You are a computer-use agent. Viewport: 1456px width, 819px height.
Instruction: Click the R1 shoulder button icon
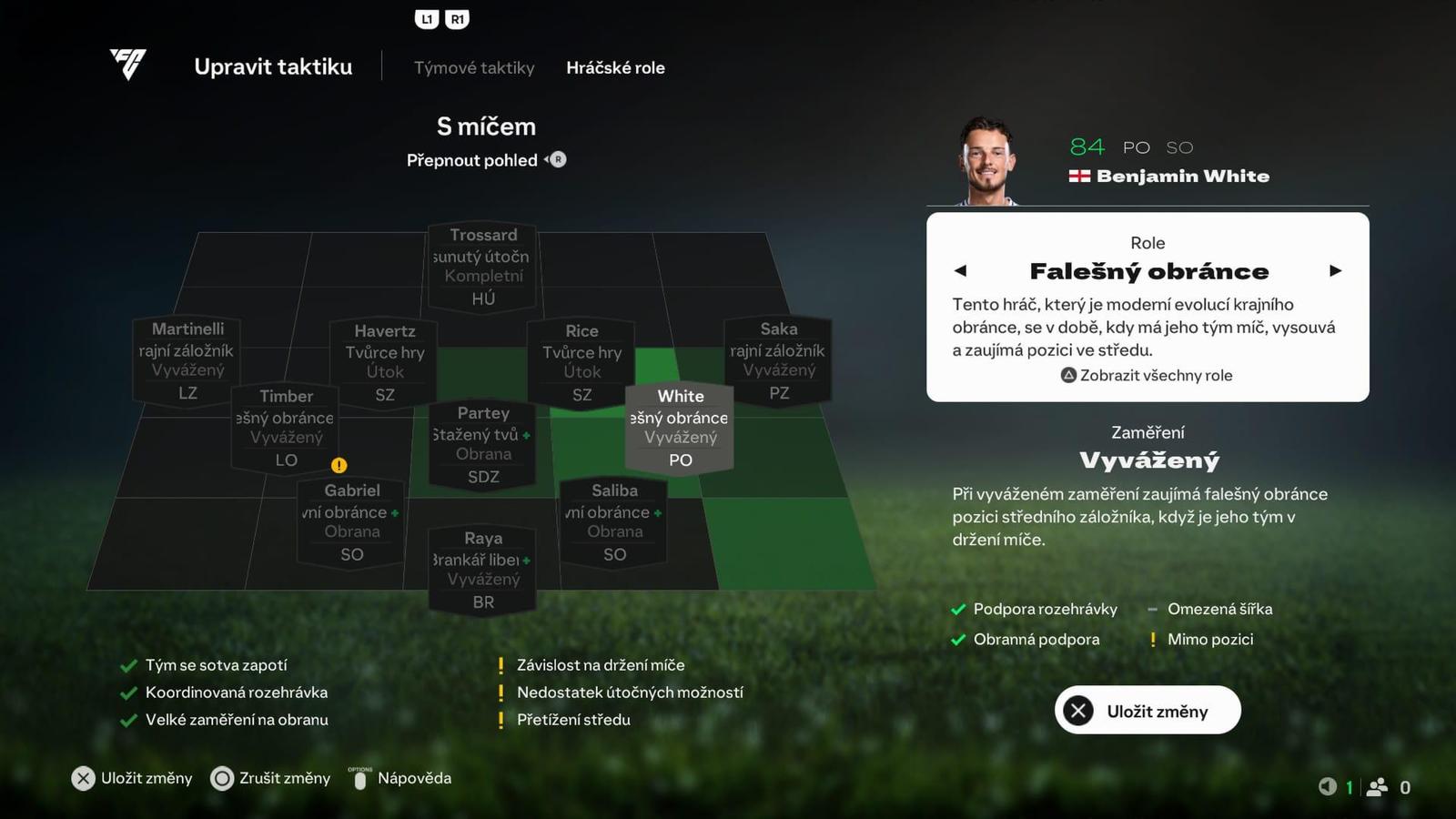(x=457, y=18)
